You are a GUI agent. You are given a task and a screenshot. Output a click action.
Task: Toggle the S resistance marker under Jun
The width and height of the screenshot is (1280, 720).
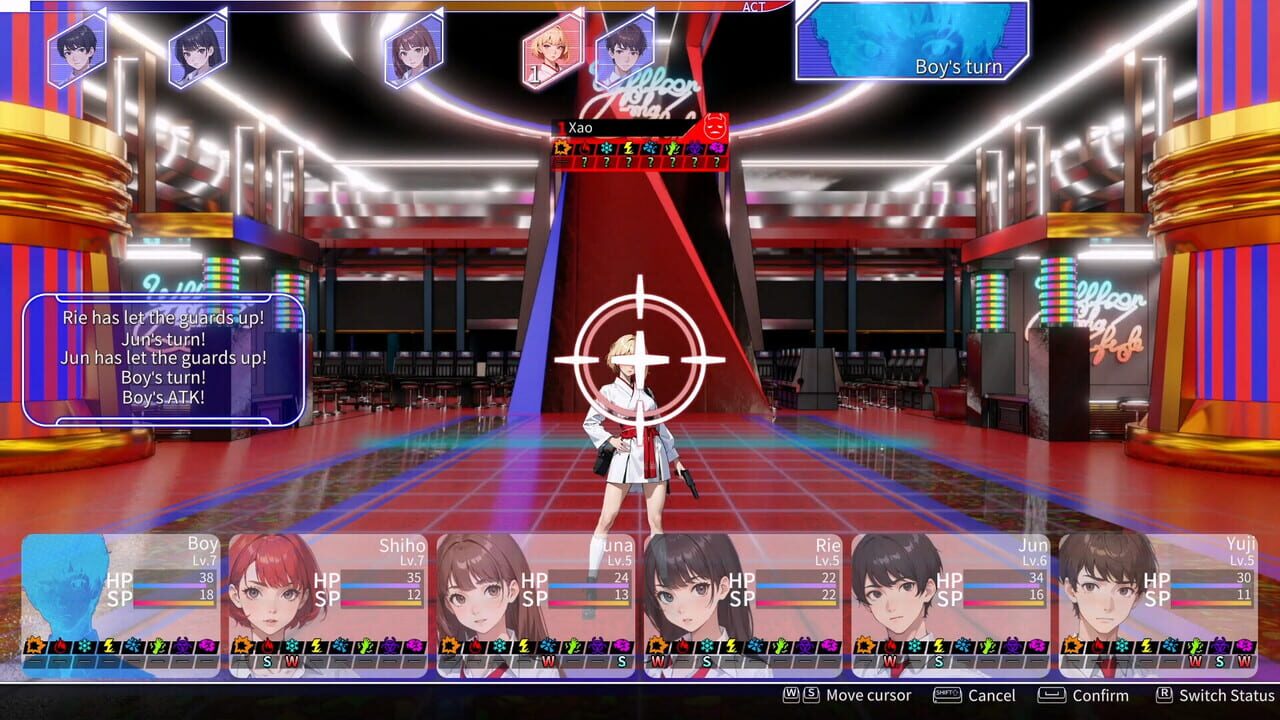tap(938, 662)
